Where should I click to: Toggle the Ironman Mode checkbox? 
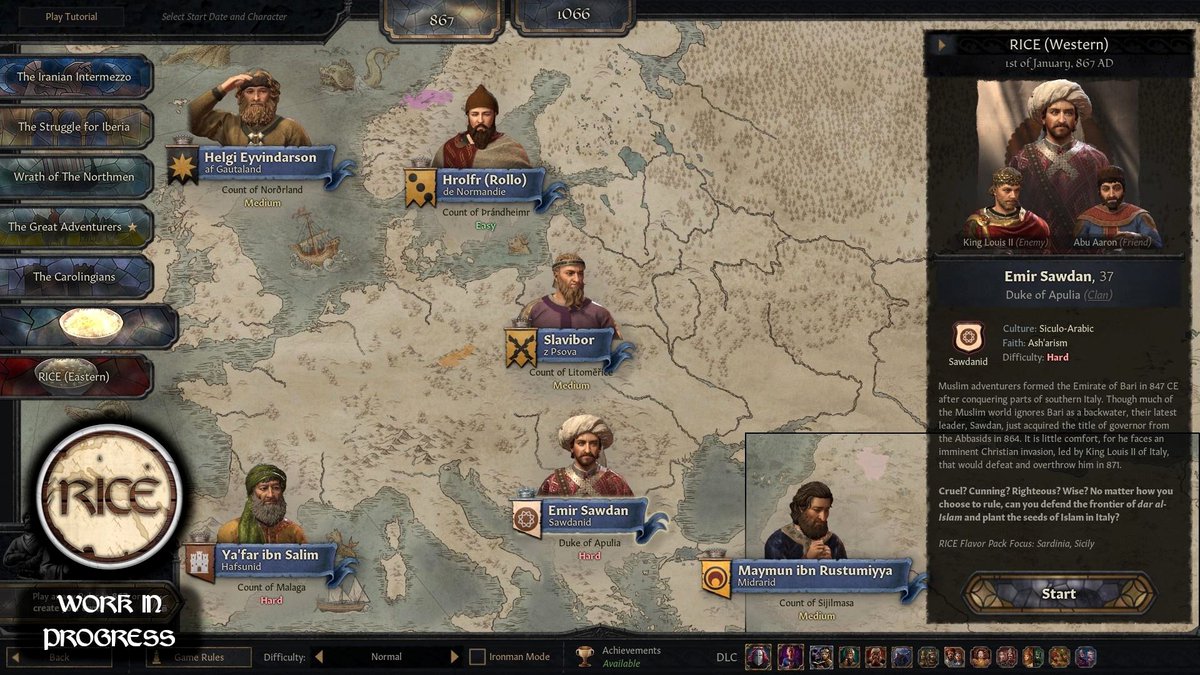[478, 657]
